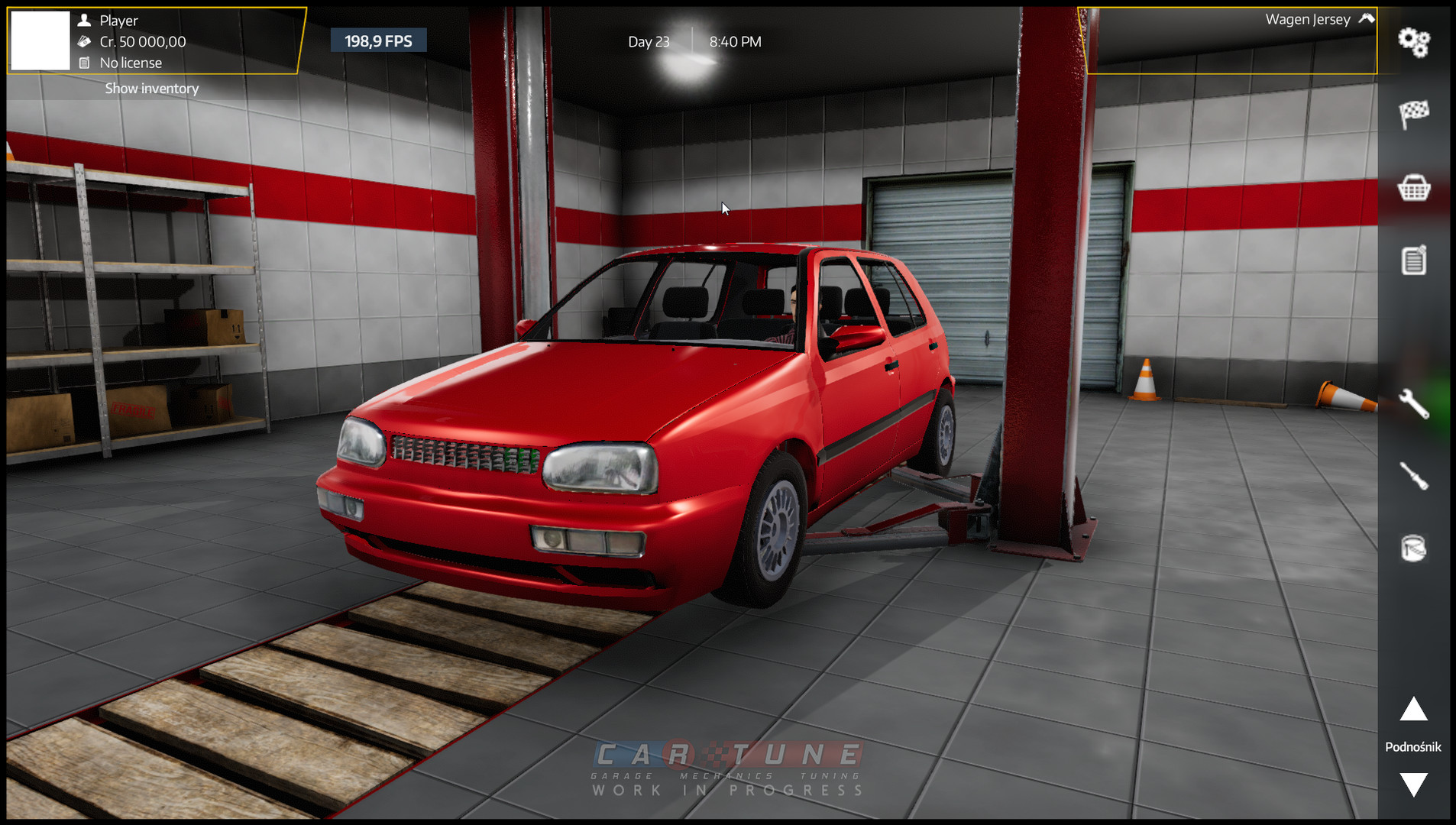Click the 198,9 FPS counter
Image resolution: width=1456 pixels, height=825 pixels.
[378, 40]
